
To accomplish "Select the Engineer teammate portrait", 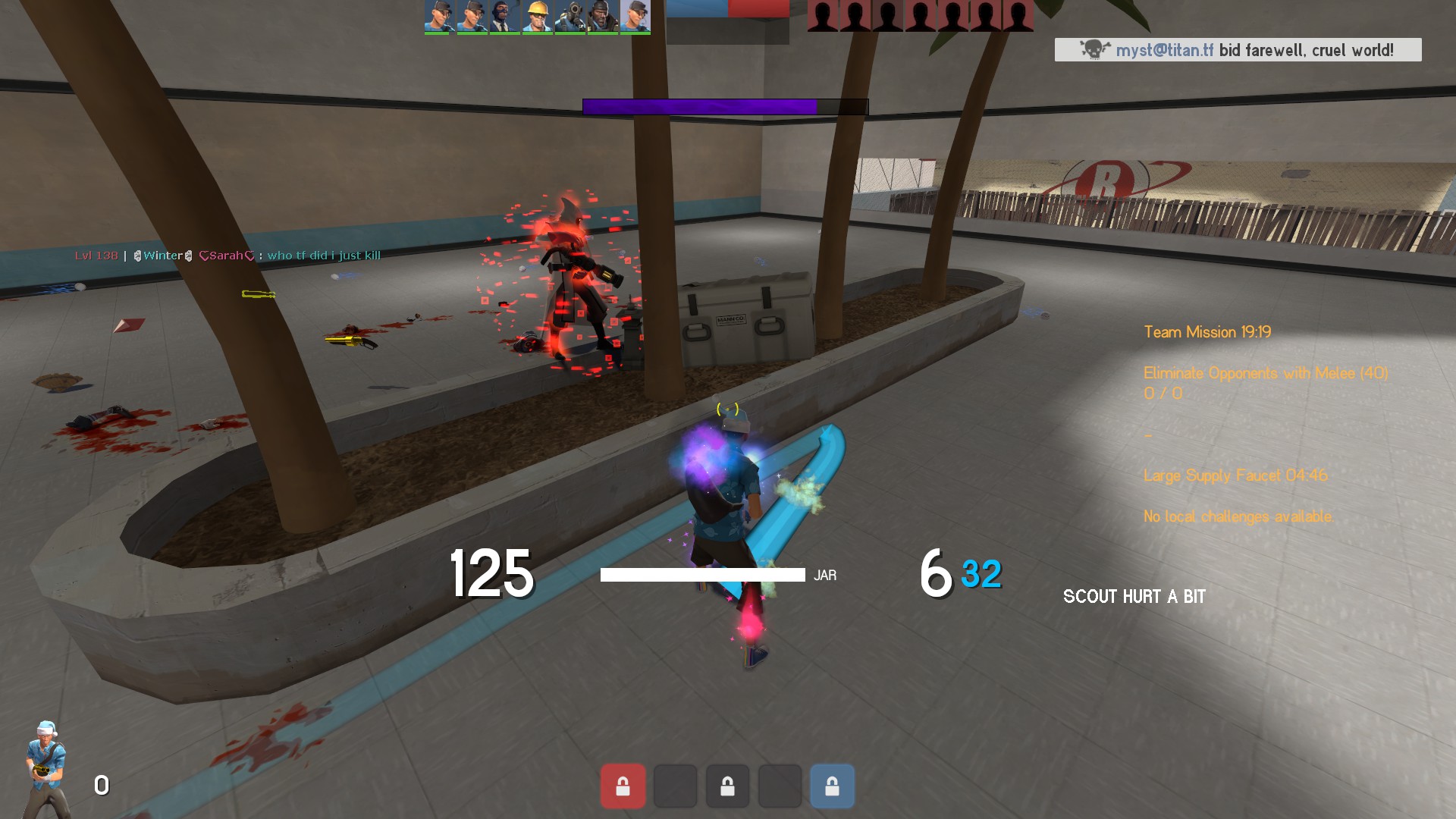I will point(537,17).
